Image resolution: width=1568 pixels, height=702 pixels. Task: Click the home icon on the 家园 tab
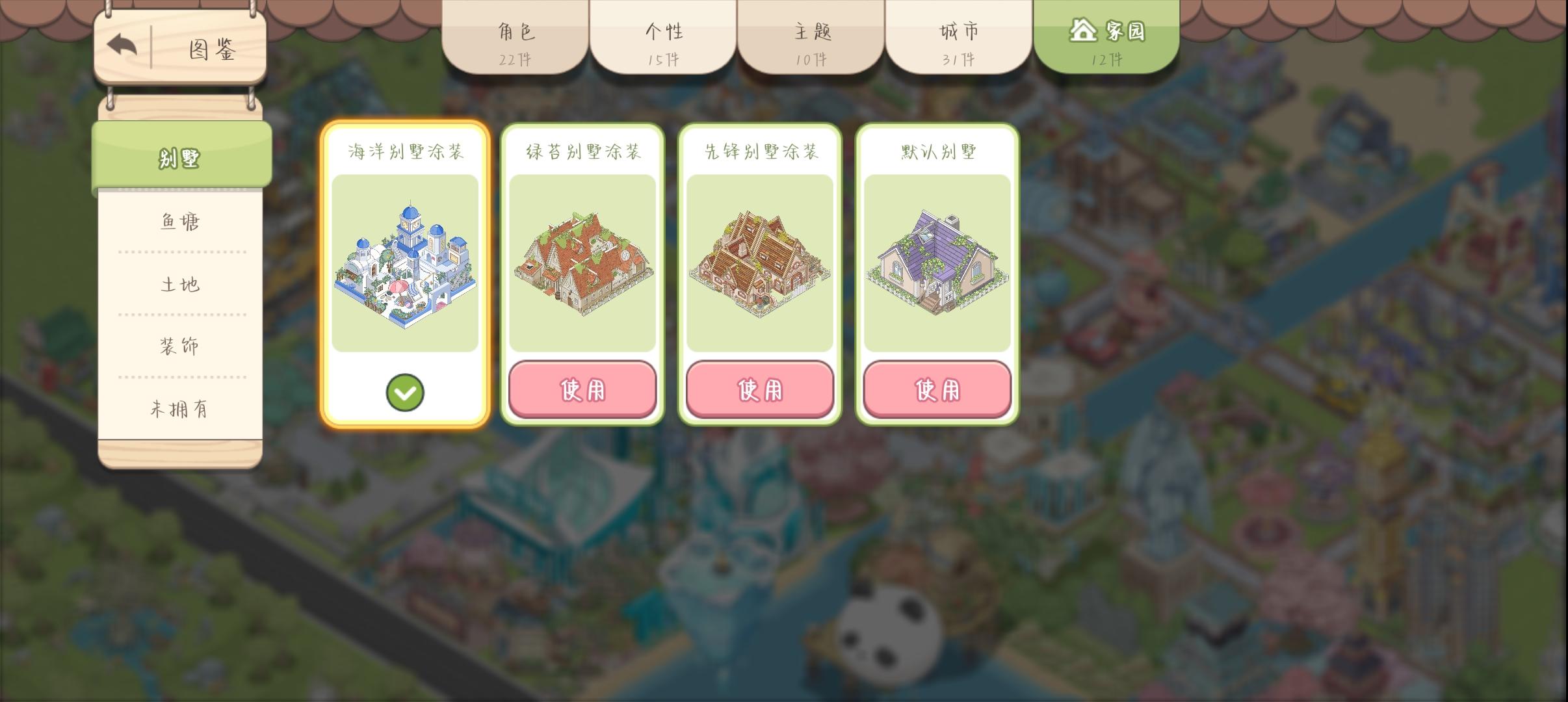coord(1083,30)
